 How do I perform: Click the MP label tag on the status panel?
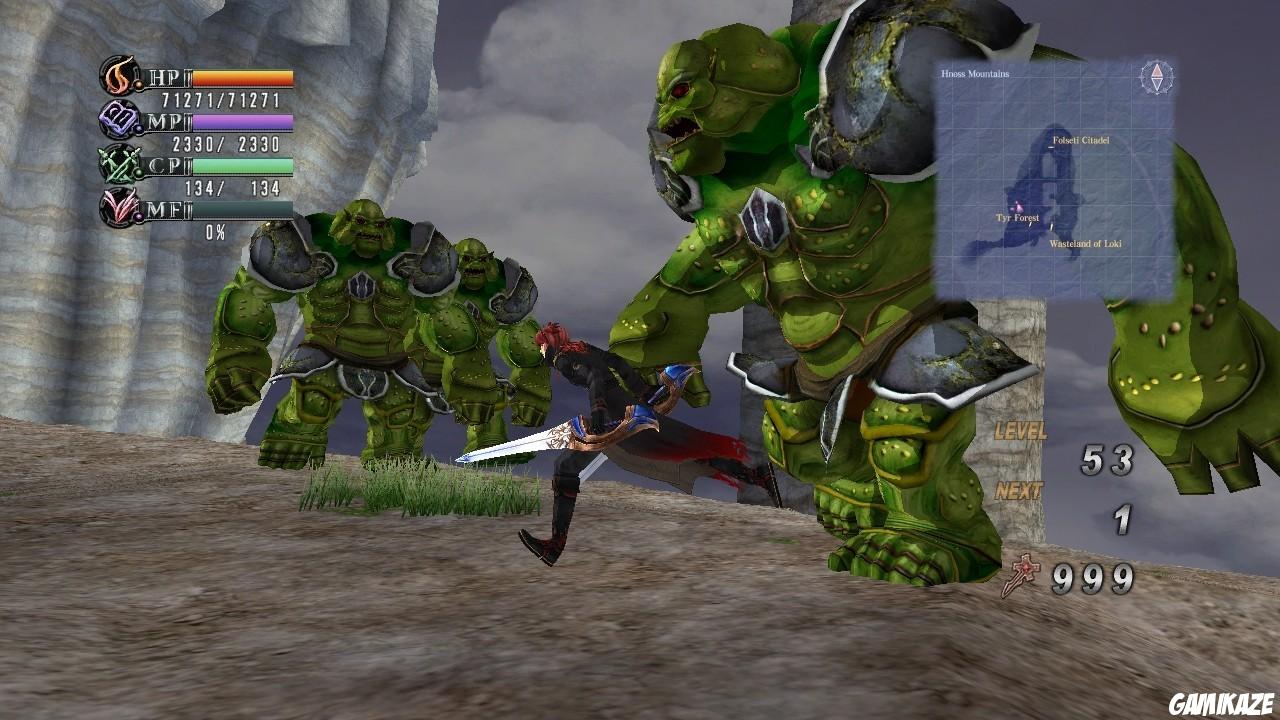tap(164, 122)
